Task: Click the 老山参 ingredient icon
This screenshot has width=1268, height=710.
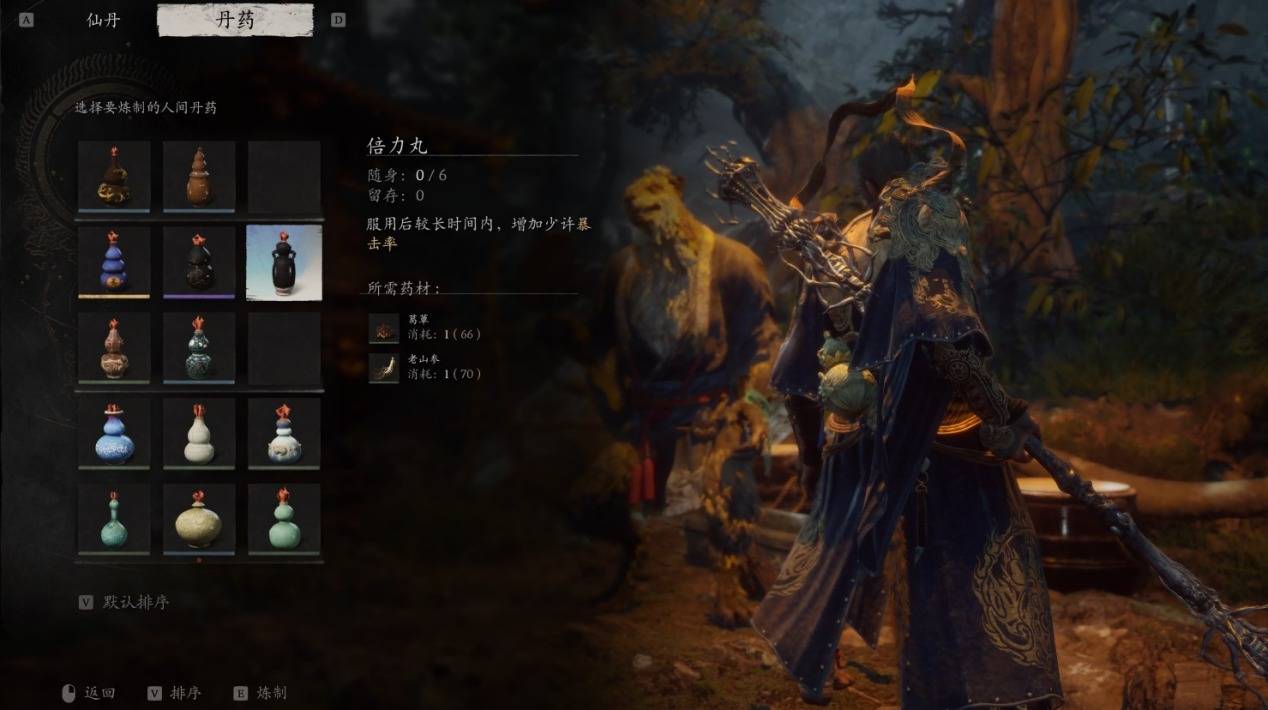Action: (383, 367)
